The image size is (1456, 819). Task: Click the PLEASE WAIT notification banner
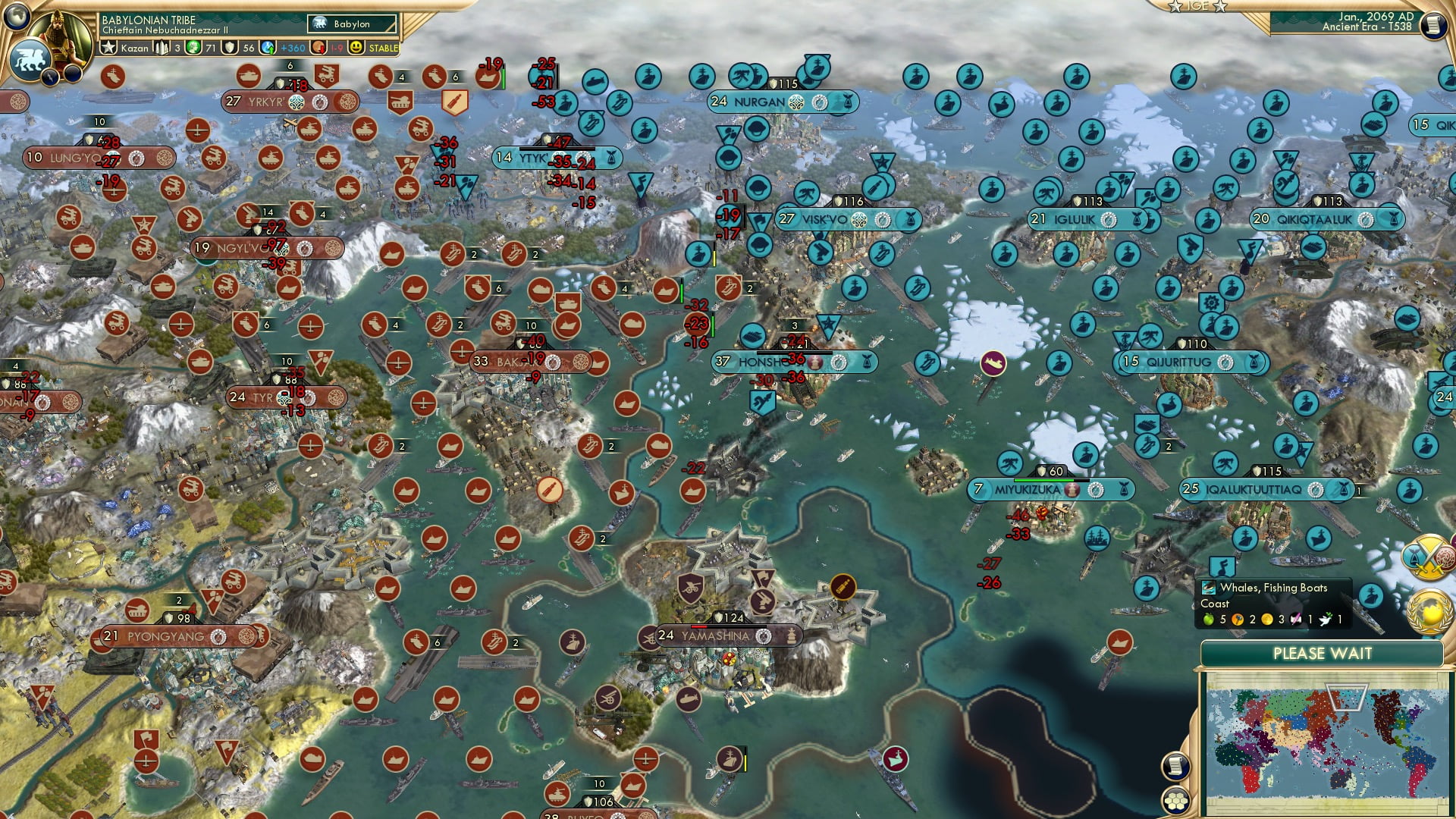coord(1323,653)
